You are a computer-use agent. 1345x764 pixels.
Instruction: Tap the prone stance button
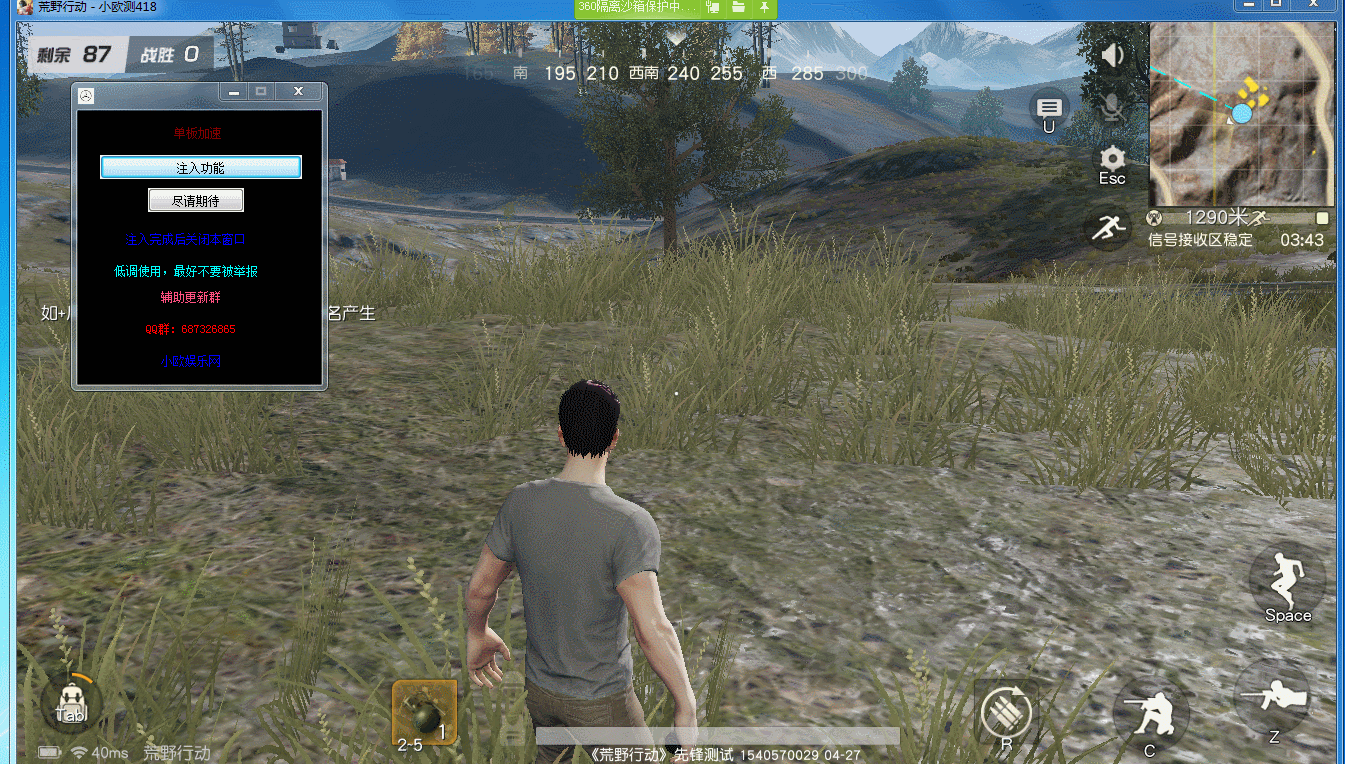click(x=1274, y=700)
